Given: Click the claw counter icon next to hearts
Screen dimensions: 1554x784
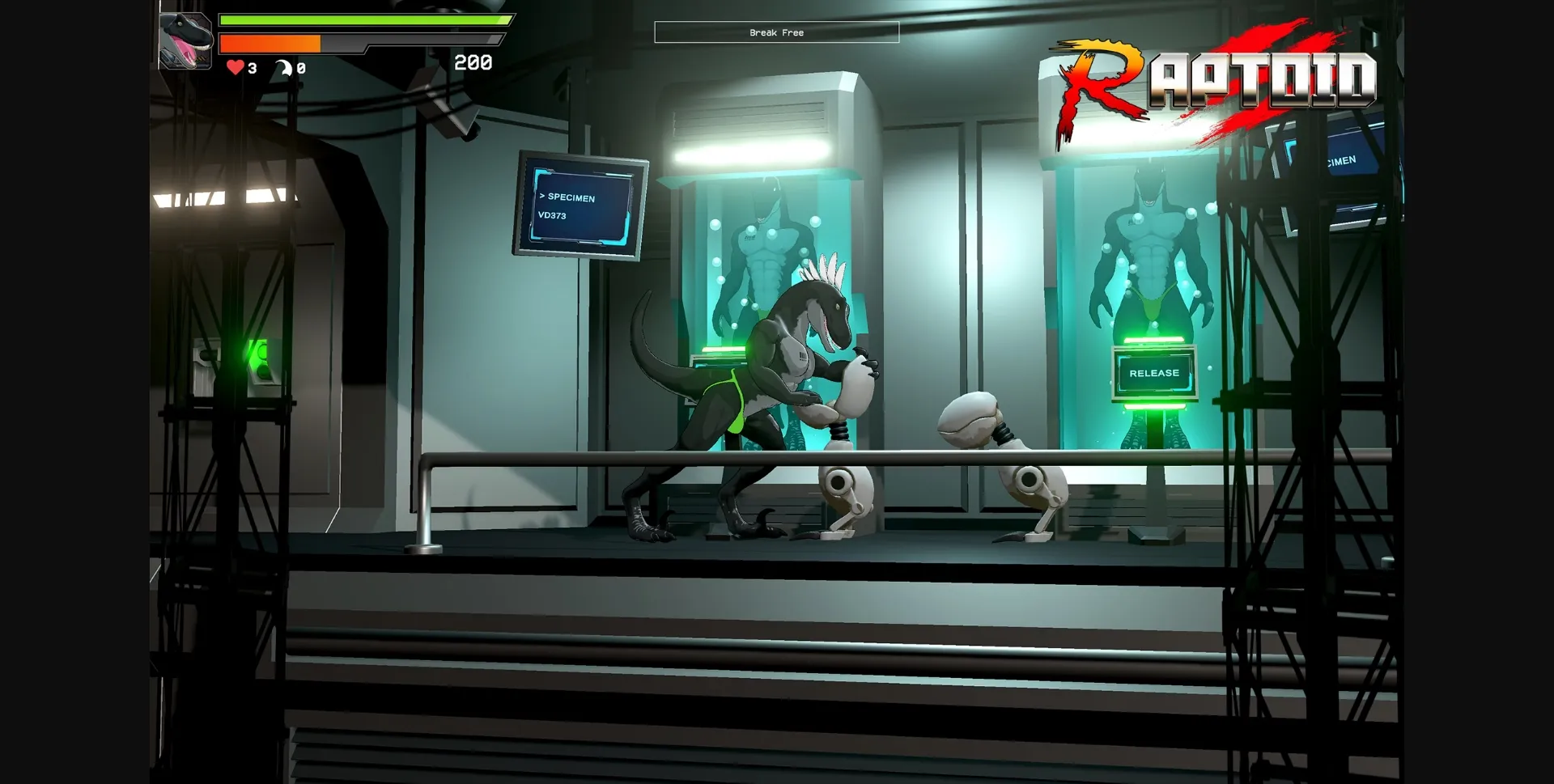Looking at the screenshot, I should pos(283,69).
